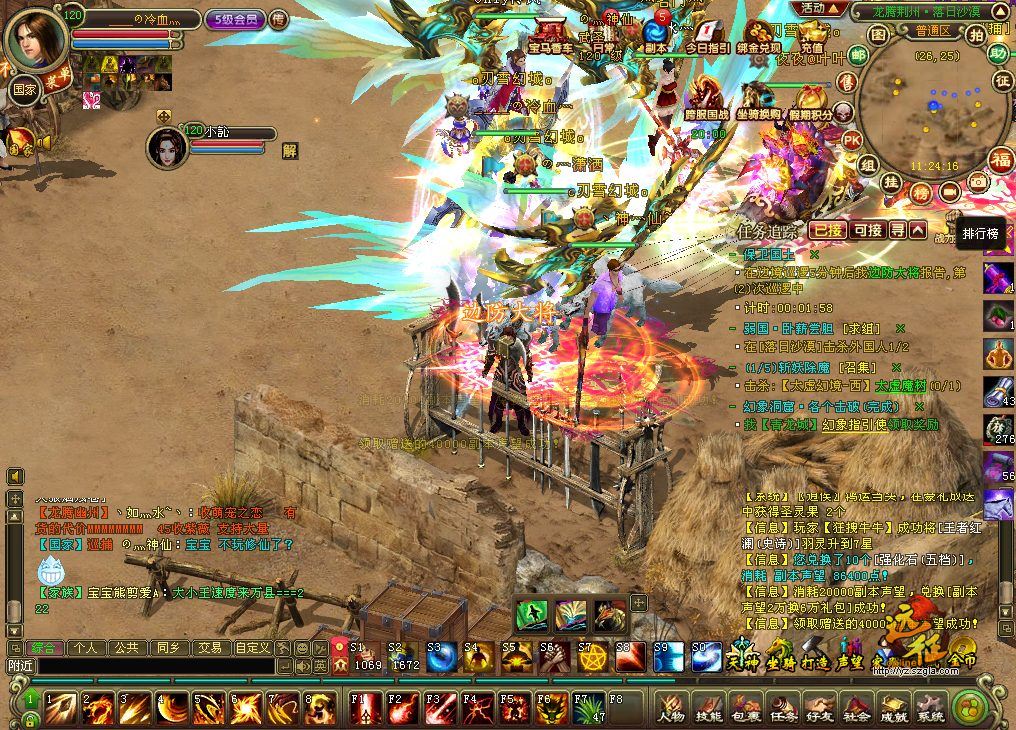
Task: Switch chat to the 个人 tab
Action: click(85, 648)
